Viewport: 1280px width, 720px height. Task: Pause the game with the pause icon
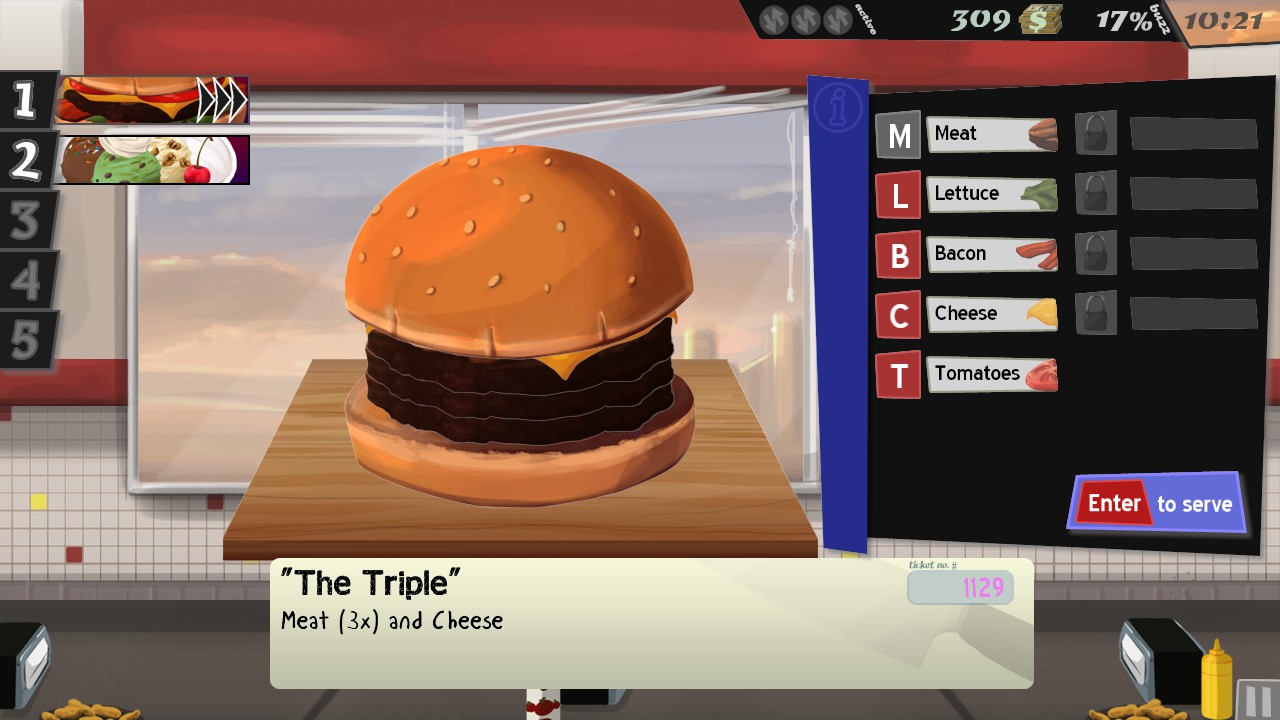coord(1257,699)
